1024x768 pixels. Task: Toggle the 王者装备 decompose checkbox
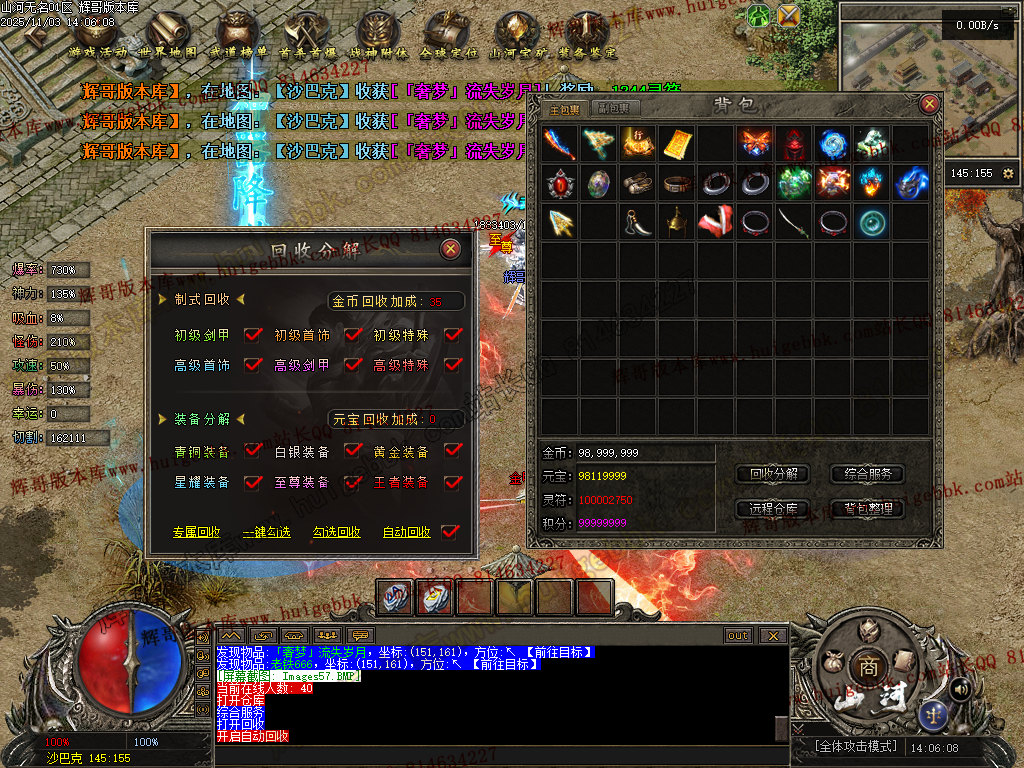(453, 482)
